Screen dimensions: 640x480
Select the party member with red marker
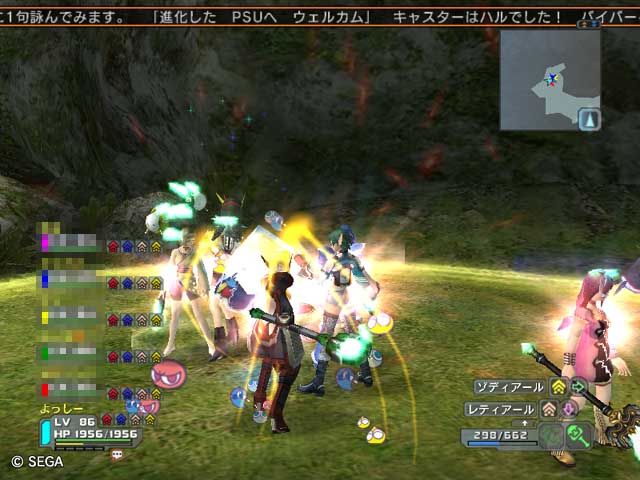[x=72, y=388]
